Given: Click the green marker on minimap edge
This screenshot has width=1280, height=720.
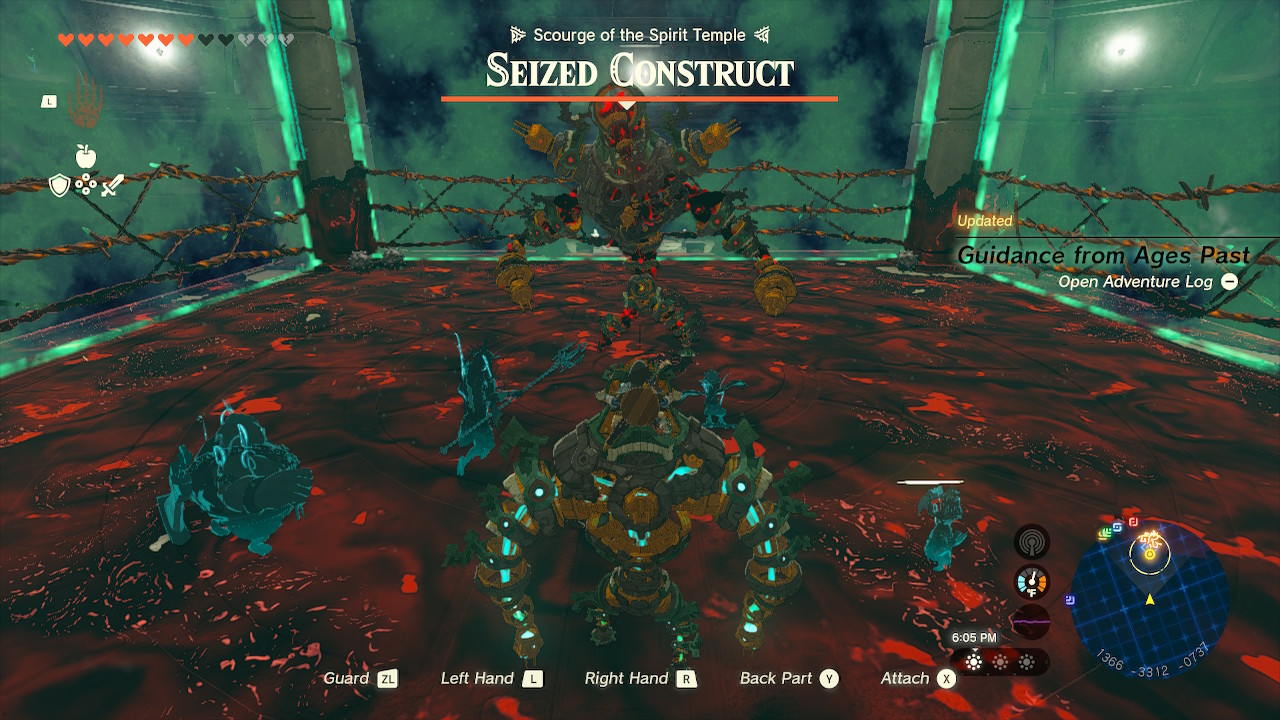Looking at the screenshot, I should click(x=1105, y=534).
